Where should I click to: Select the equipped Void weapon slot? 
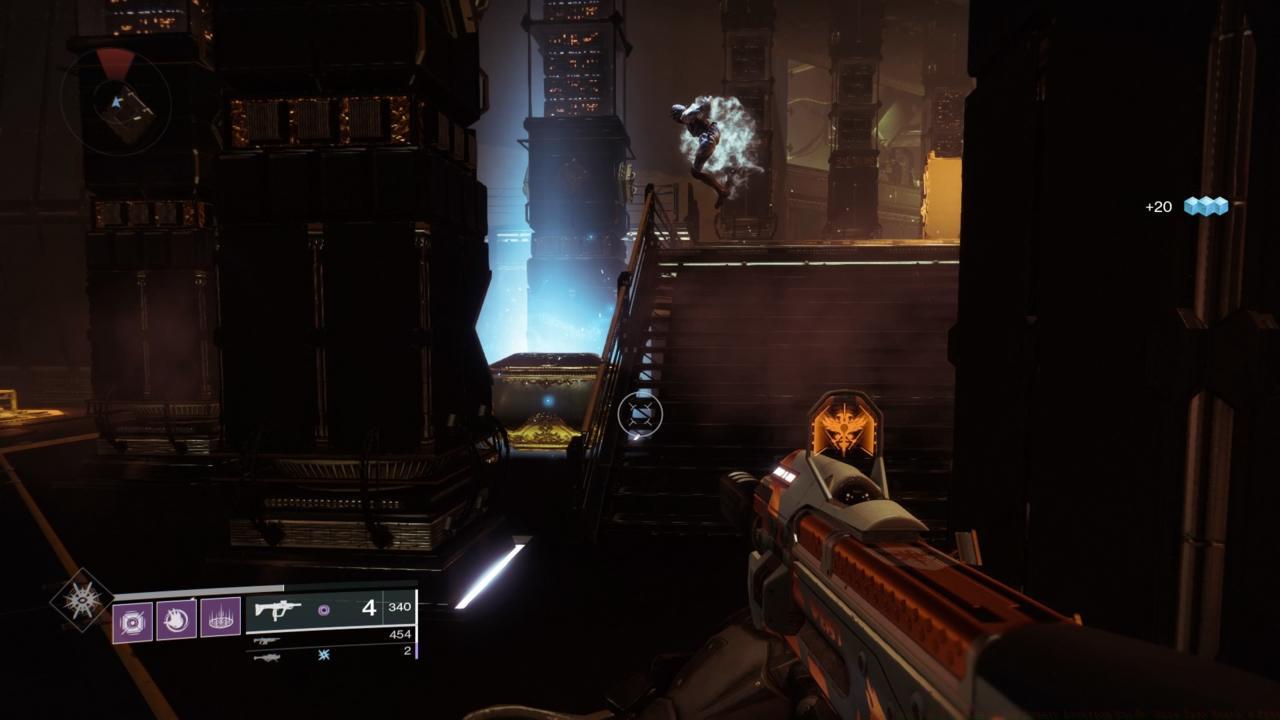pyautogui.click(x=330, y=609)
